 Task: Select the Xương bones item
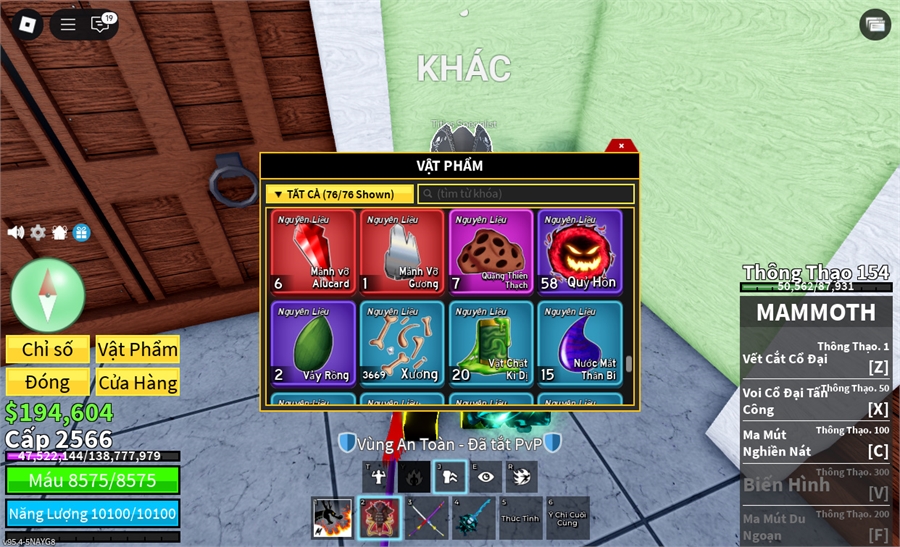pyautogui.click(x=402, y=343)
